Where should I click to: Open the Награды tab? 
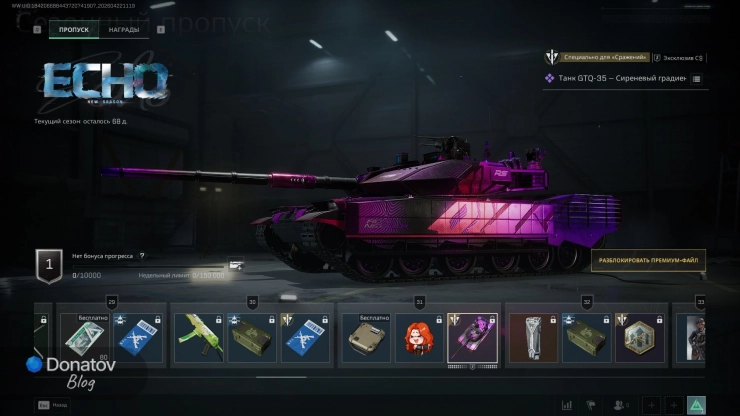(124, 30)
